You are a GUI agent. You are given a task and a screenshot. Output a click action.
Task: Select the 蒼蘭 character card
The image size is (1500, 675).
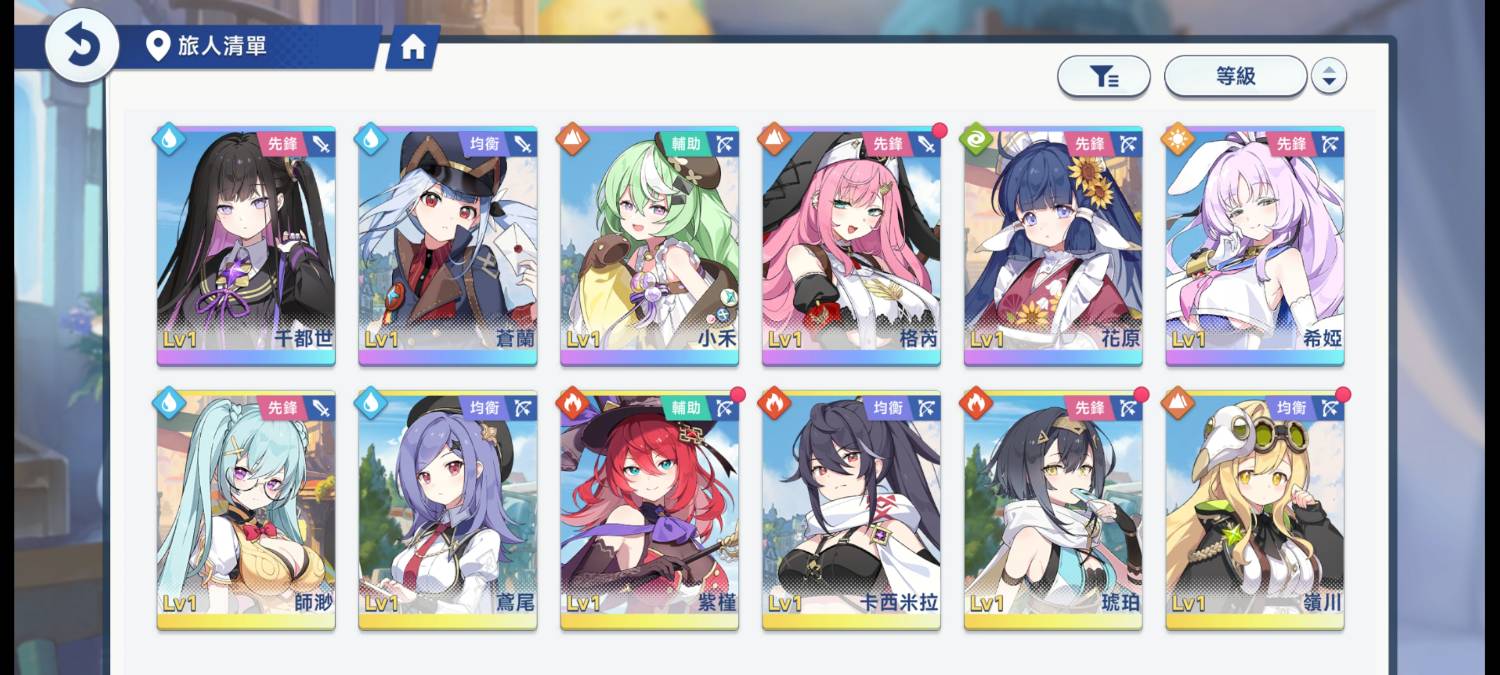point(448,246)
